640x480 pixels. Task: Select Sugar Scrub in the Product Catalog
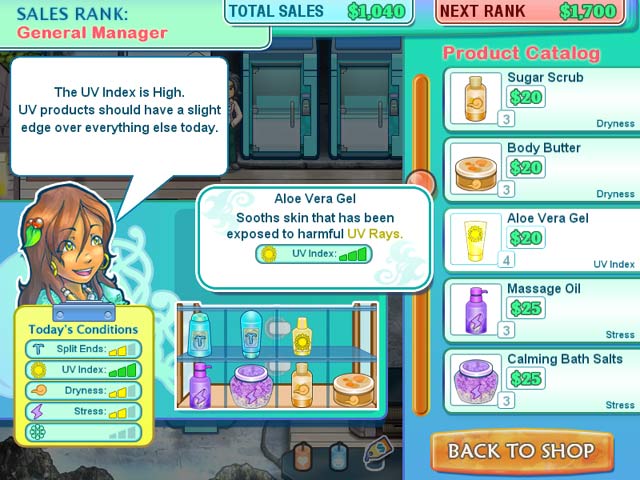tap(541, 99)
